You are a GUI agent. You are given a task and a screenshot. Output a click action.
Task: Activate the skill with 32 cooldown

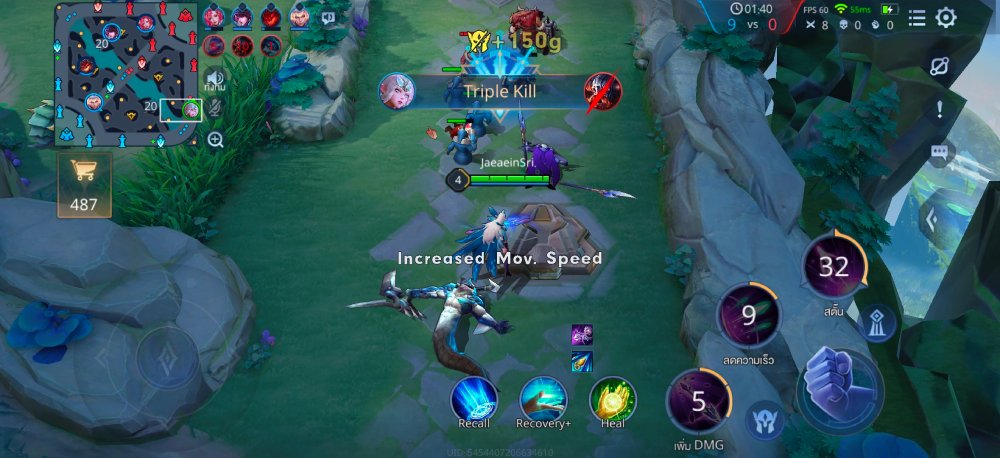pos(833,266)
